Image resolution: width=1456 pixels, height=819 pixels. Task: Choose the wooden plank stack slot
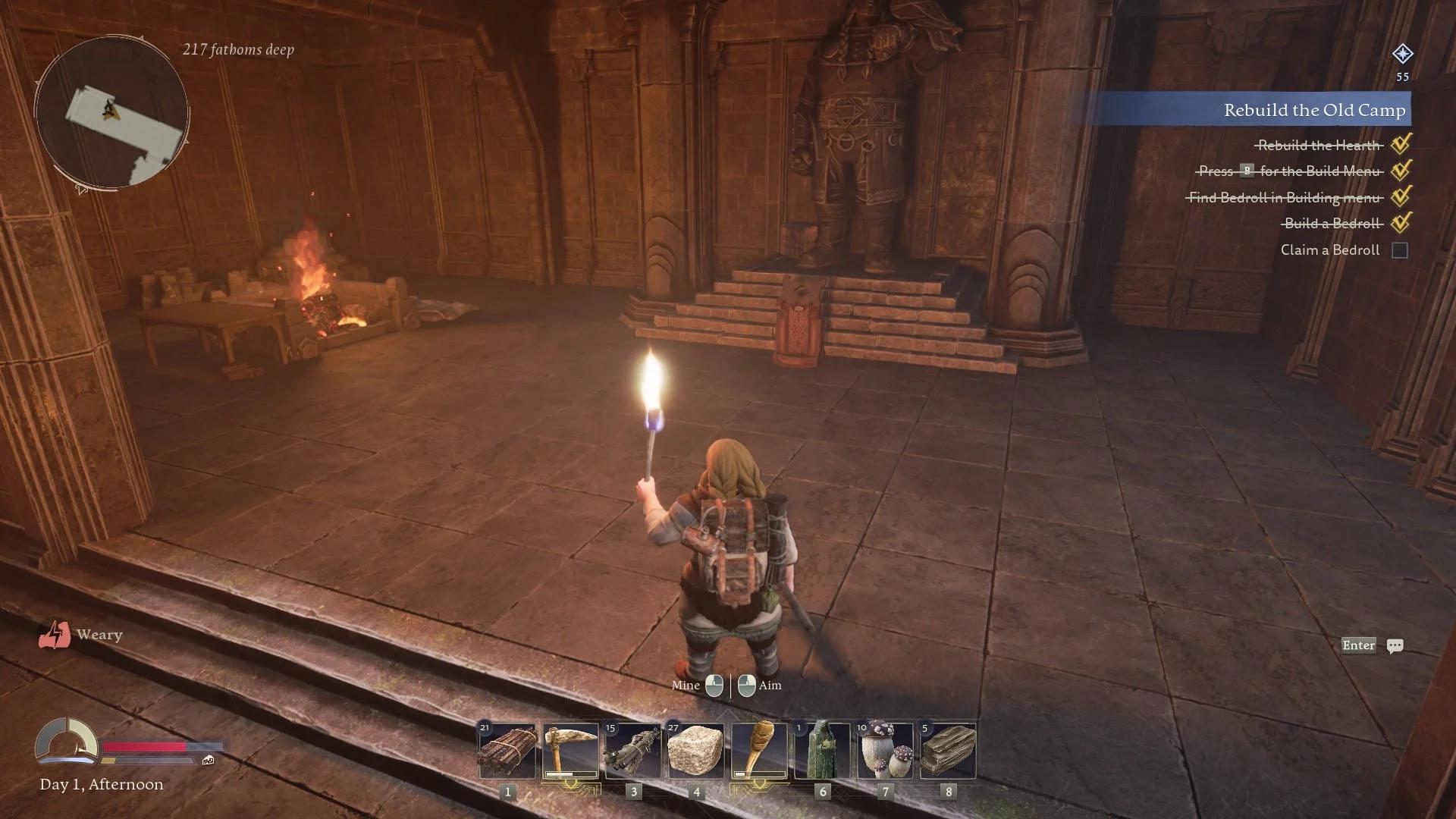(x=948, y=752)
